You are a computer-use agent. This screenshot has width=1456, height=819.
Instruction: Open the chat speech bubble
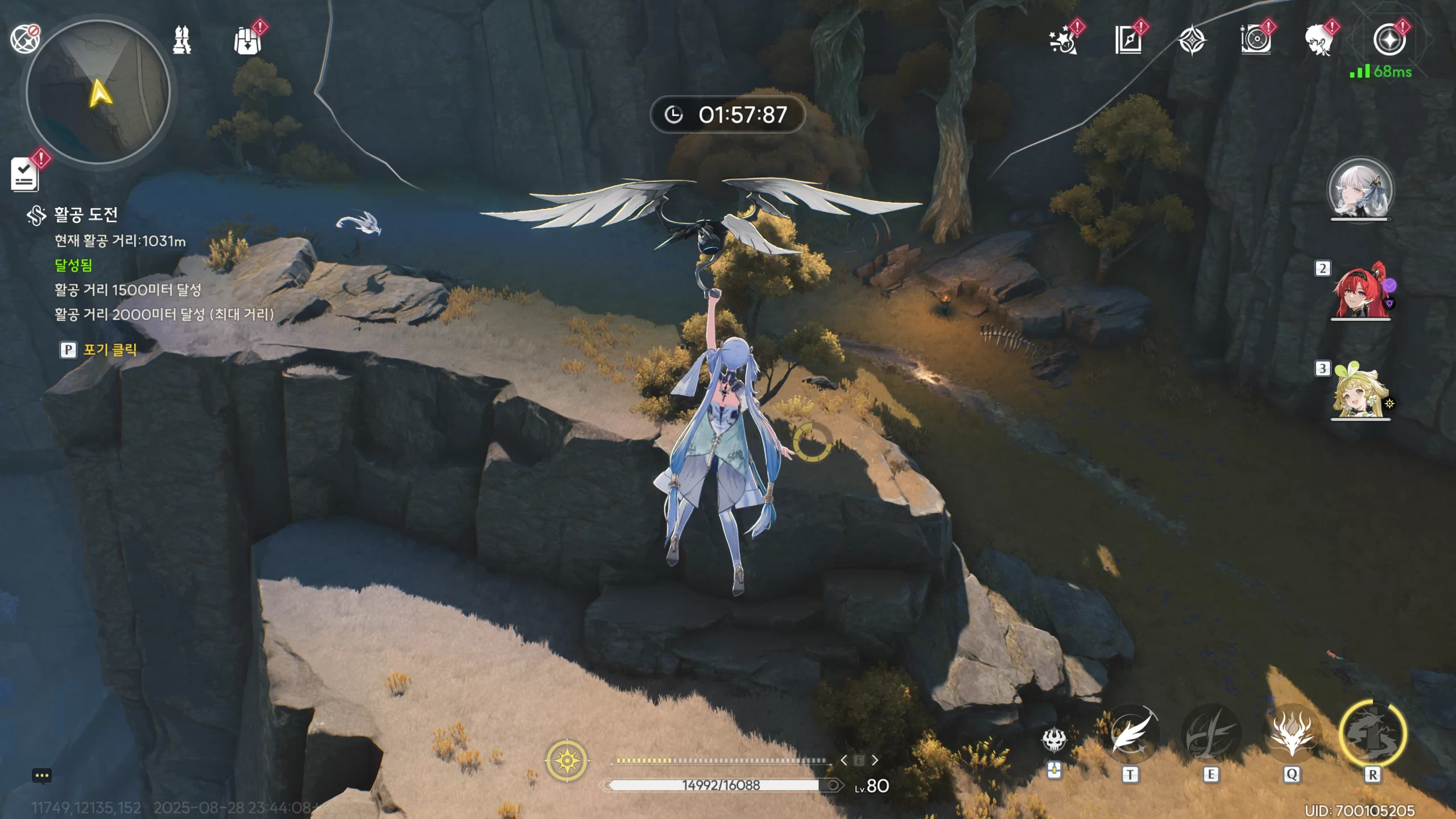tap(42, 776)
